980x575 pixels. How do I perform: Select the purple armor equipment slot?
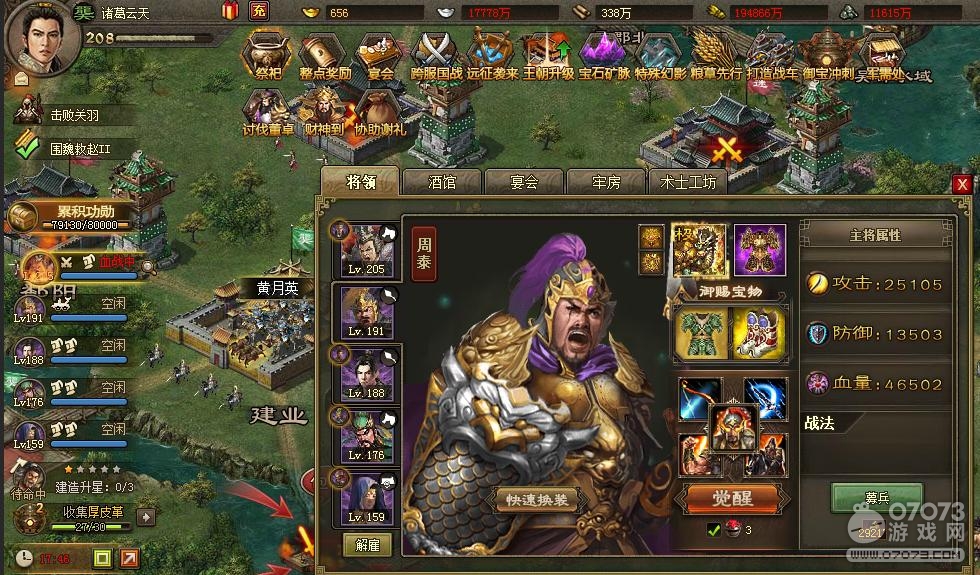click(x=760, y=250)
